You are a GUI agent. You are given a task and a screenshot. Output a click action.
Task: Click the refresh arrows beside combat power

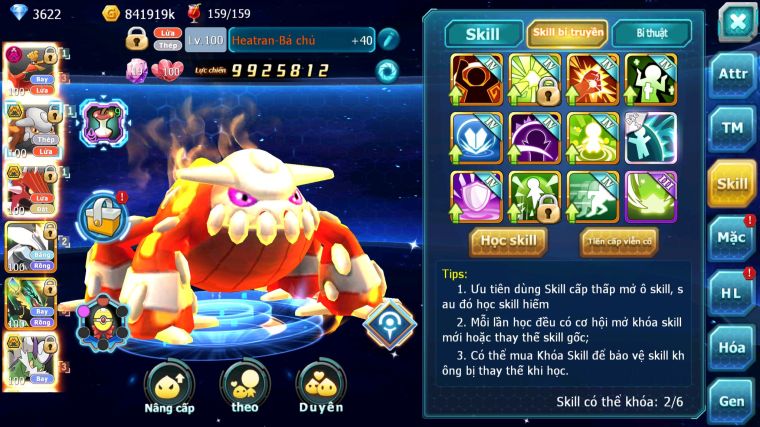[x=386, y=71]
